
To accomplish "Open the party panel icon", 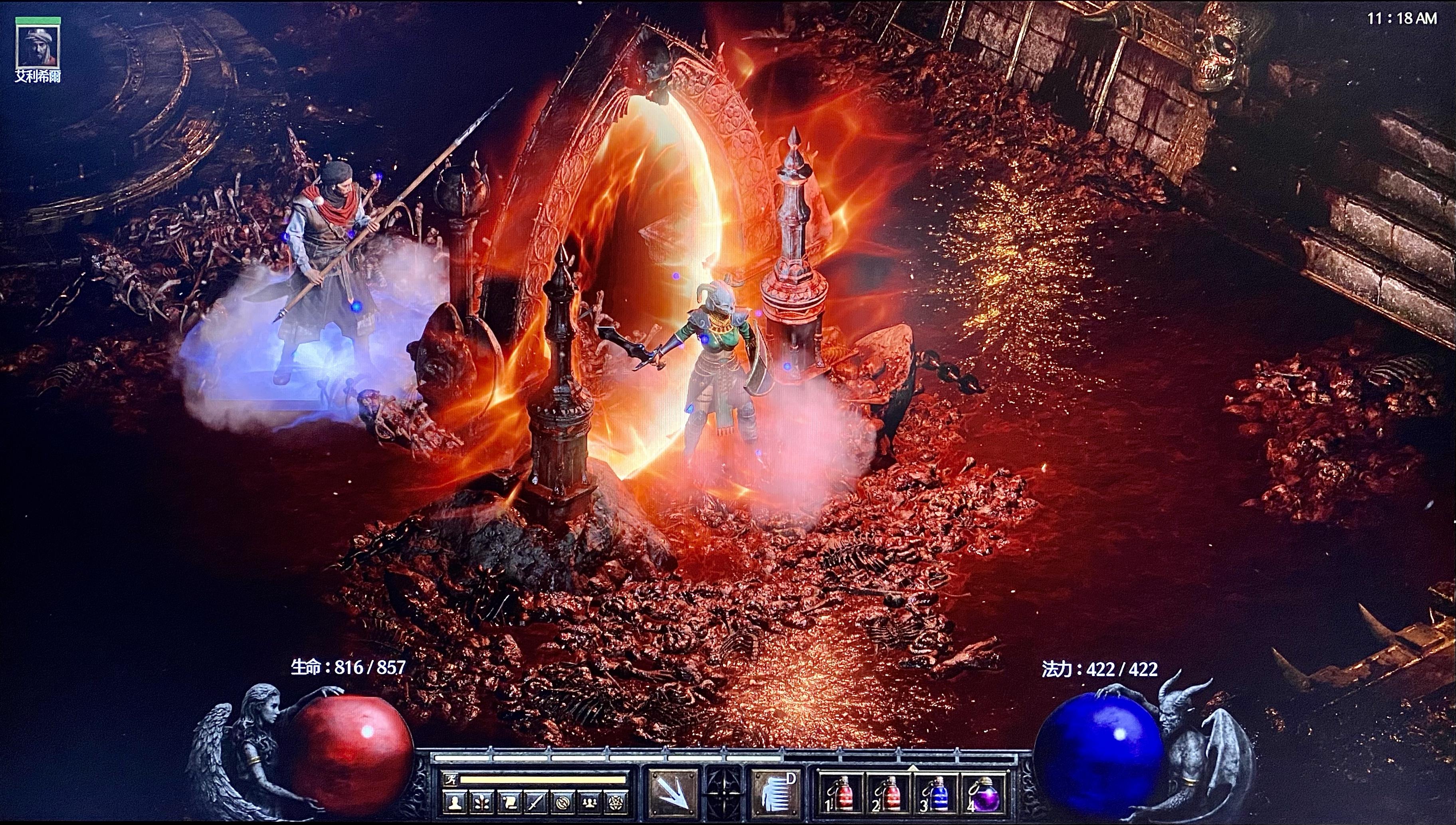I will point(589,802).
